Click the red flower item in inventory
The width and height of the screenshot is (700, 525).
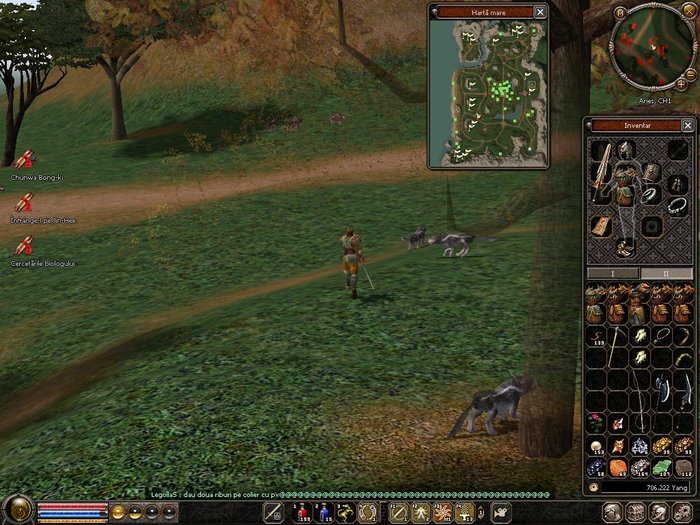point(595,420)
